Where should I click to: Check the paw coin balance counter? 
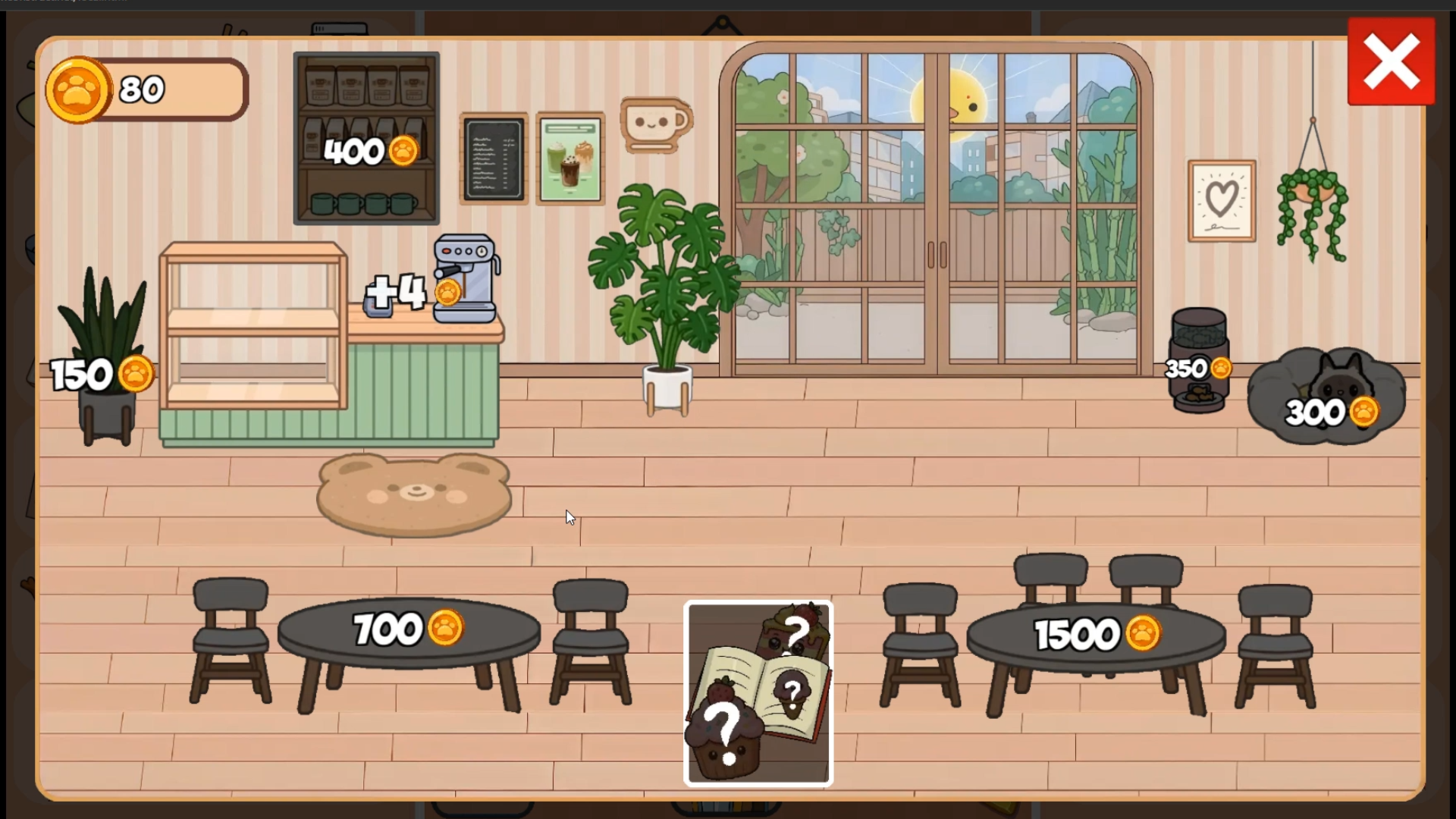tap(146, 89)
